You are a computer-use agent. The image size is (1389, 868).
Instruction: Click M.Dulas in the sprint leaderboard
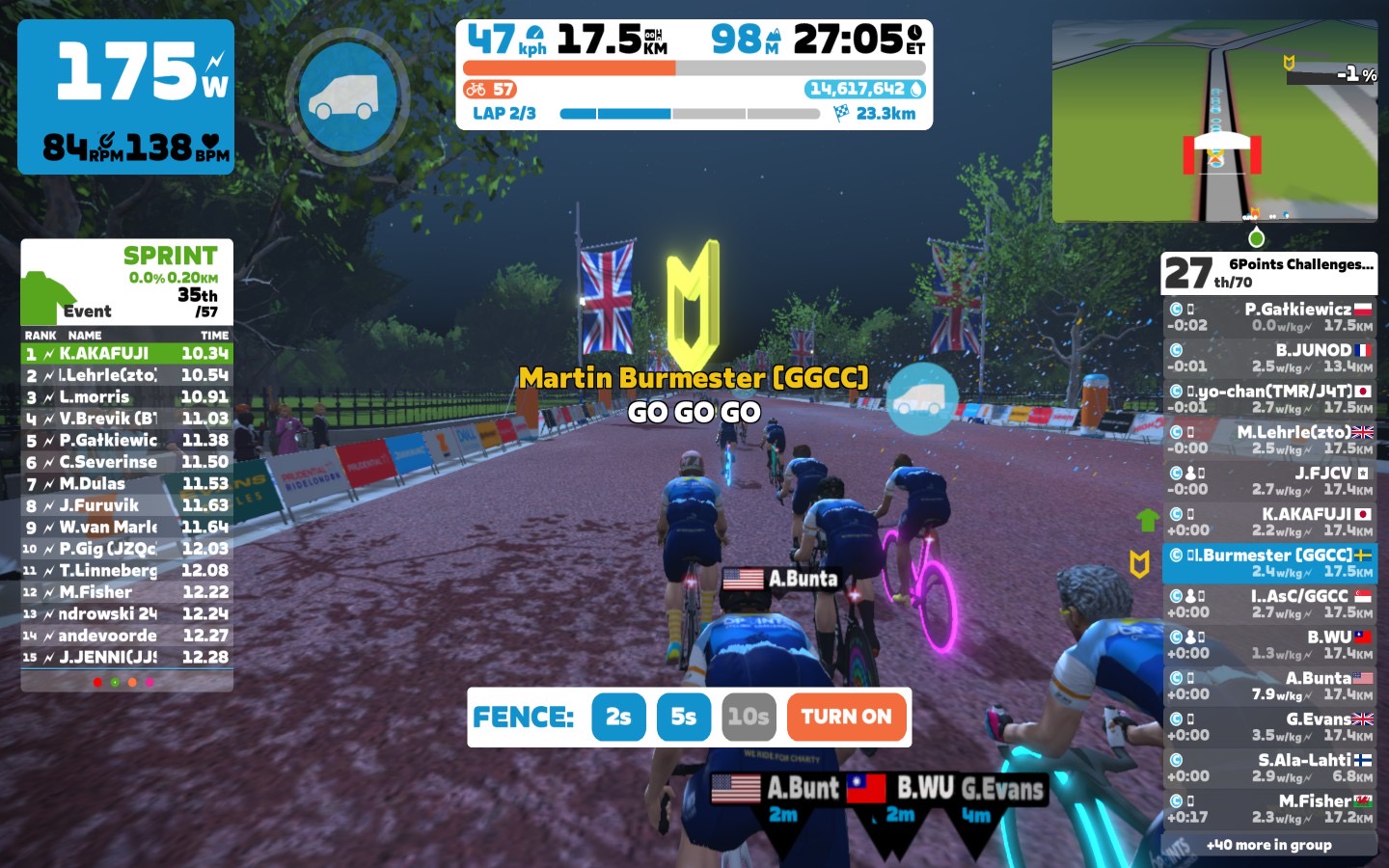pos(126,483)
